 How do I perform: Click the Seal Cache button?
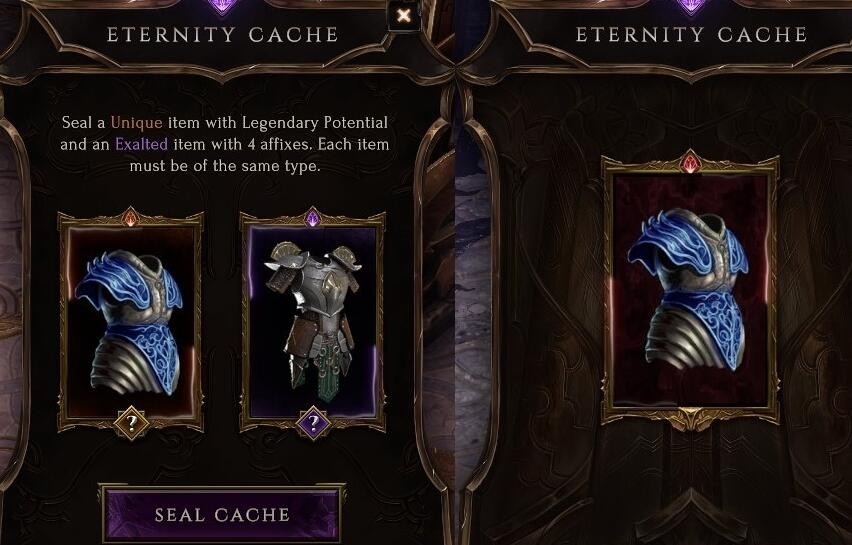pyautogui.click(x=222, y=515)
